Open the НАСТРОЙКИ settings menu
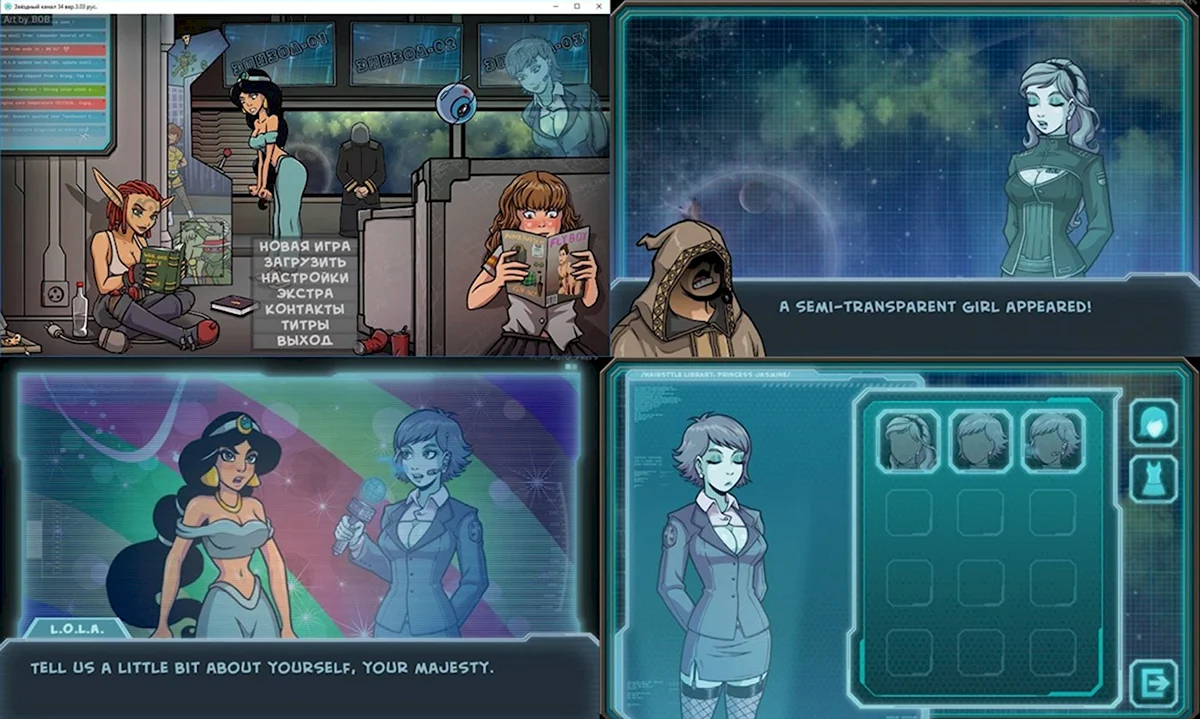 [303, 278]
